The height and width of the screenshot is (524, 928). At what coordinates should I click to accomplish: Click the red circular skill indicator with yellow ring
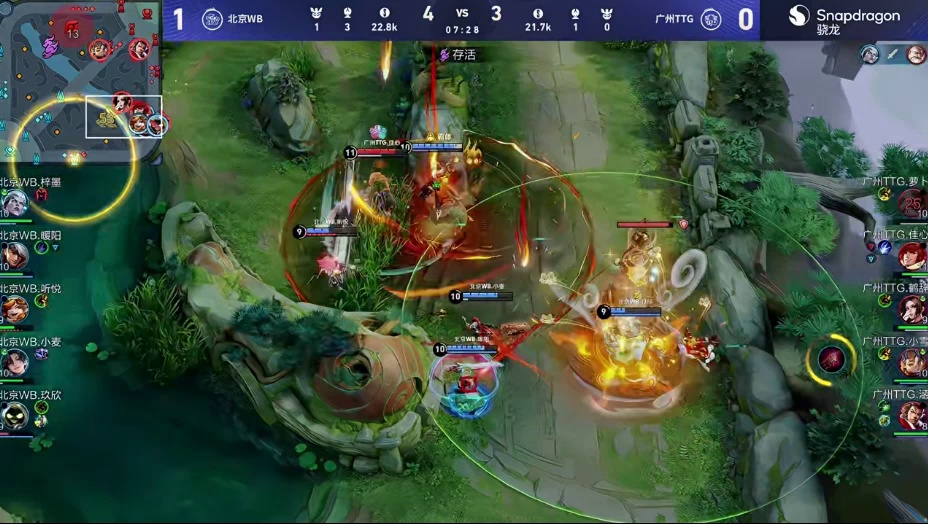(x=832, y=358)
